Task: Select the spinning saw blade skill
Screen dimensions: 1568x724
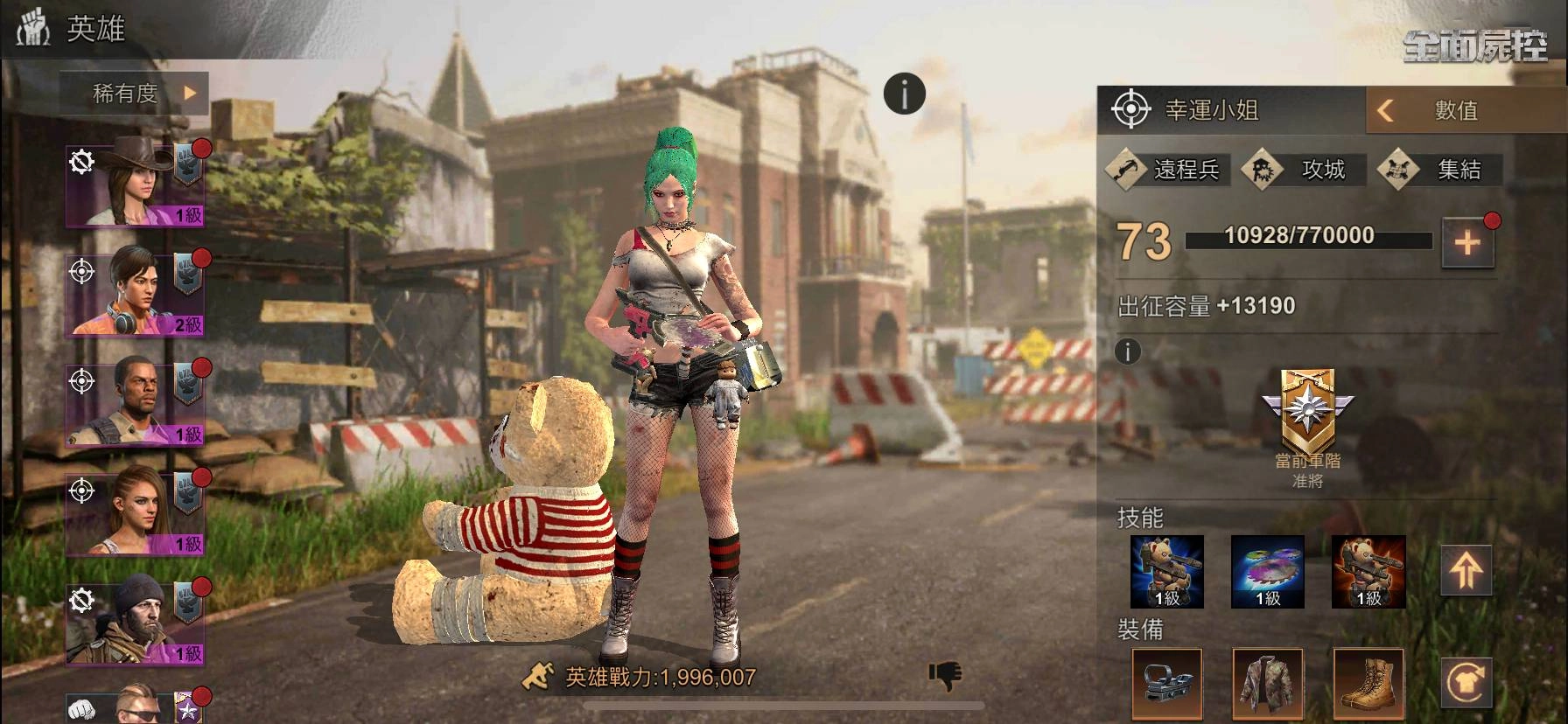Action: tap(1268, 572)
